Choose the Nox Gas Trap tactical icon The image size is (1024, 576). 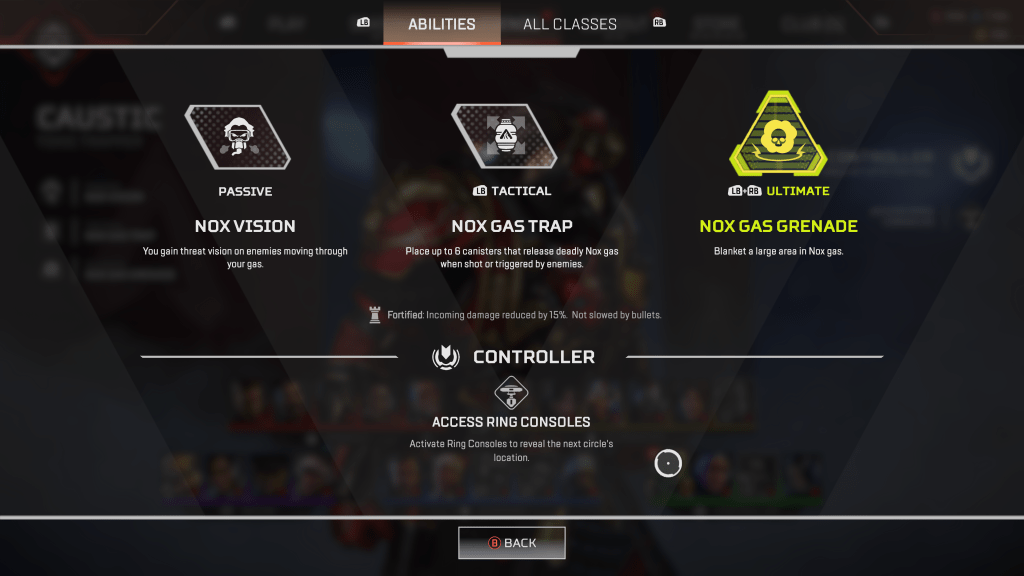coord(504,136)
